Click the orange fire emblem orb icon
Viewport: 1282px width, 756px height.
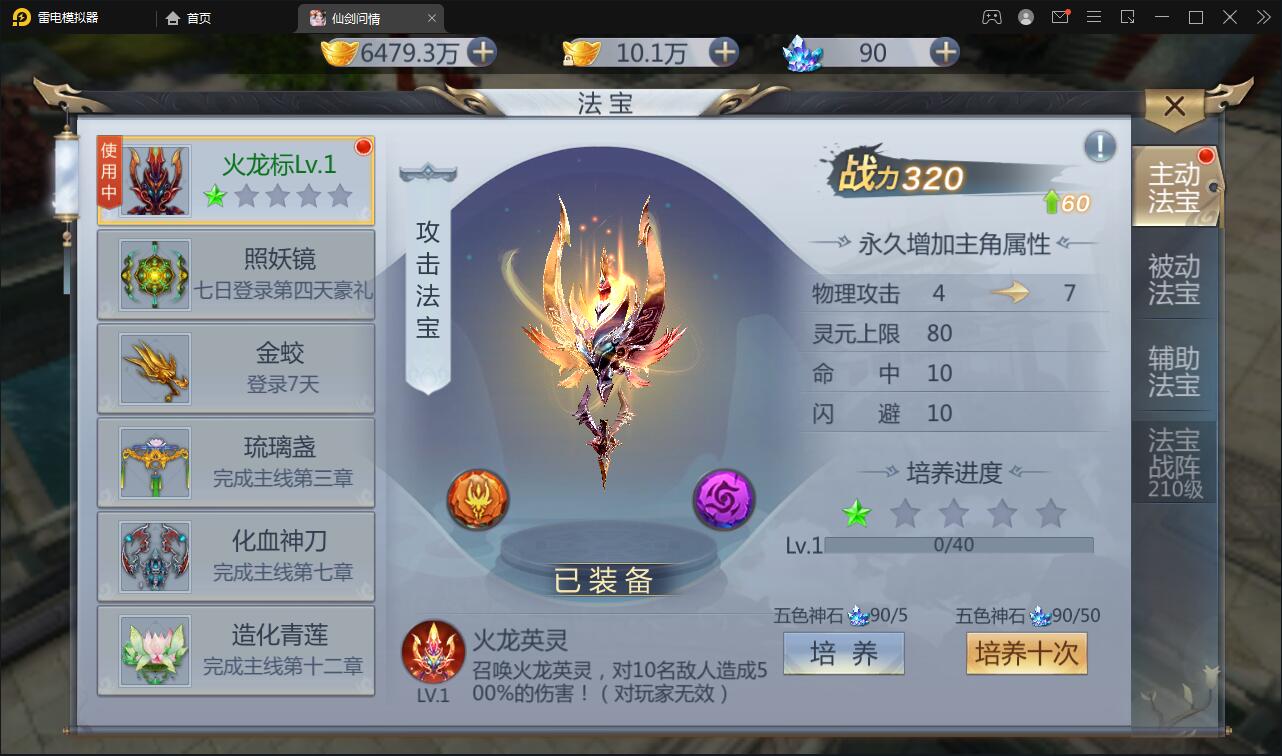tap(477, 499)
